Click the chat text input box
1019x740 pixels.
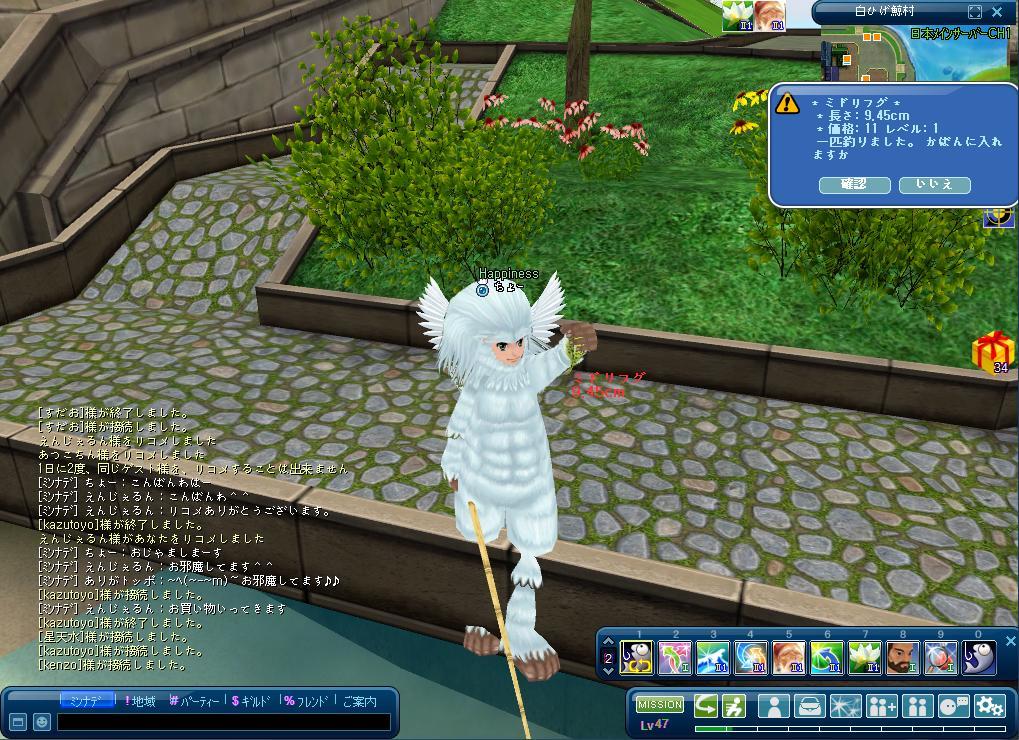[222, 721]
